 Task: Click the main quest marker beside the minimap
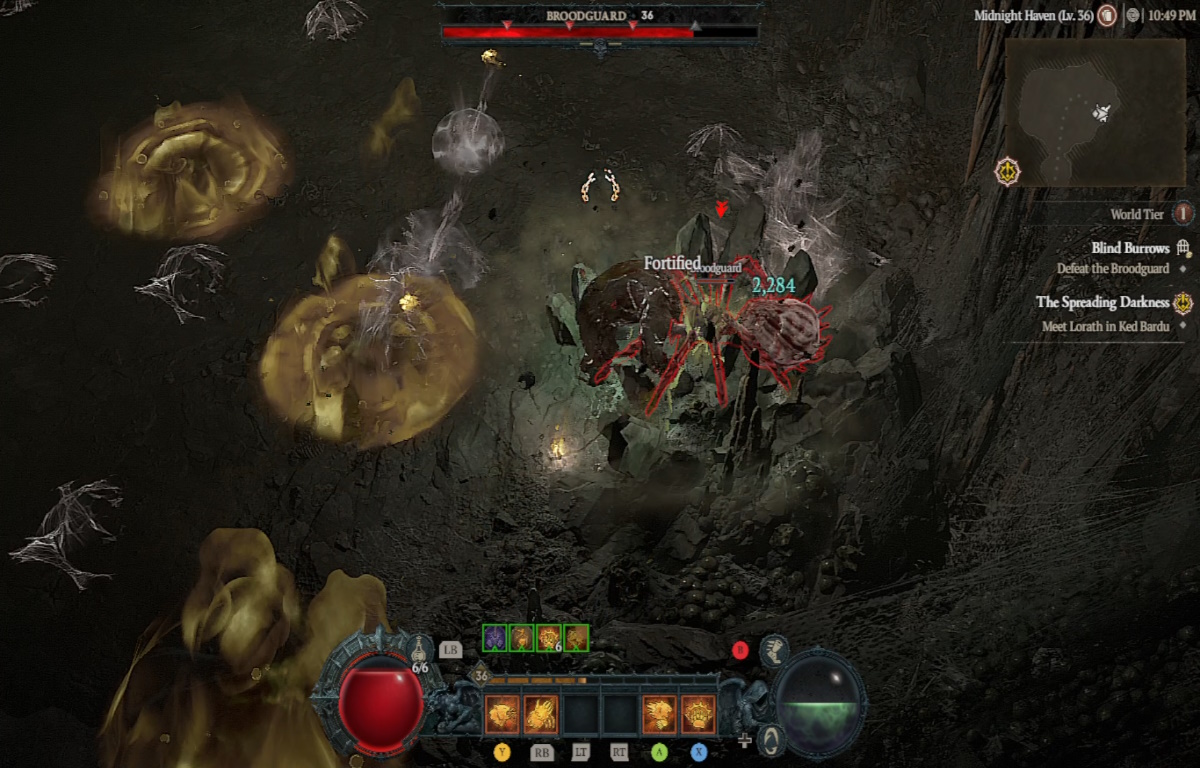pos(1007,171)
